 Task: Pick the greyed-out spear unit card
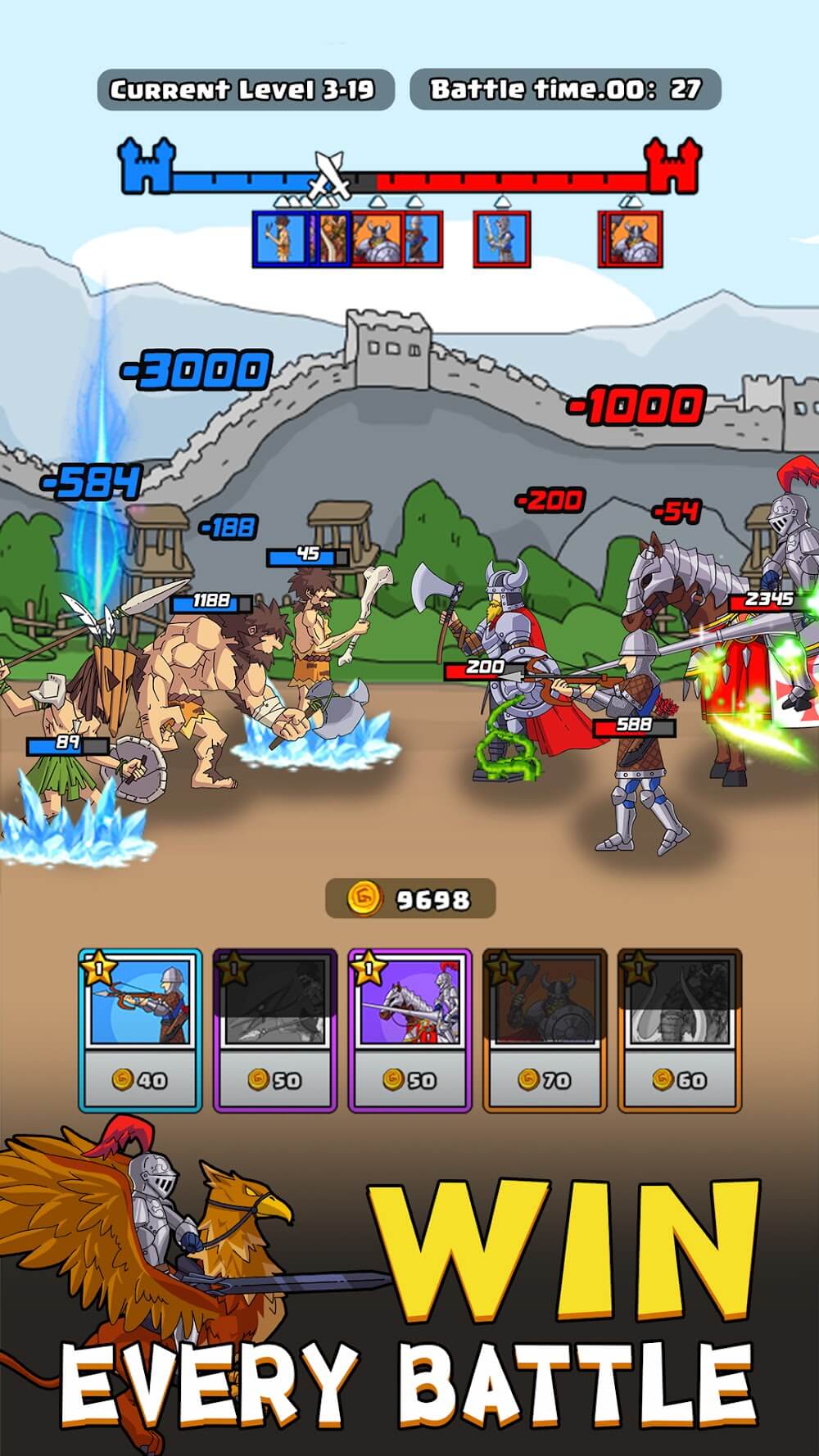tap(275, 1029)
